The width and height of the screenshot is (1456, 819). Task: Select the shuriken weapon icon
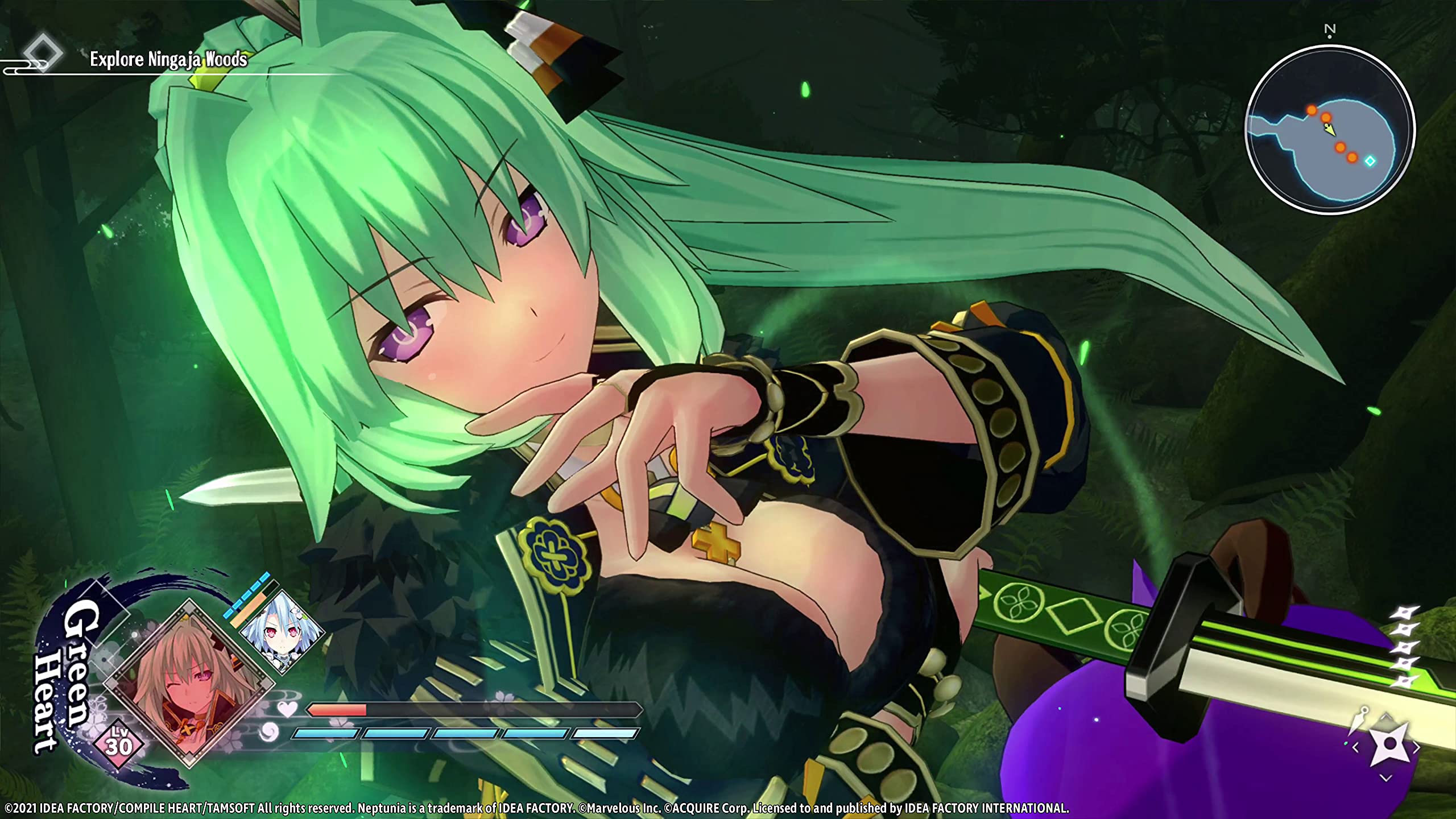1389,745
